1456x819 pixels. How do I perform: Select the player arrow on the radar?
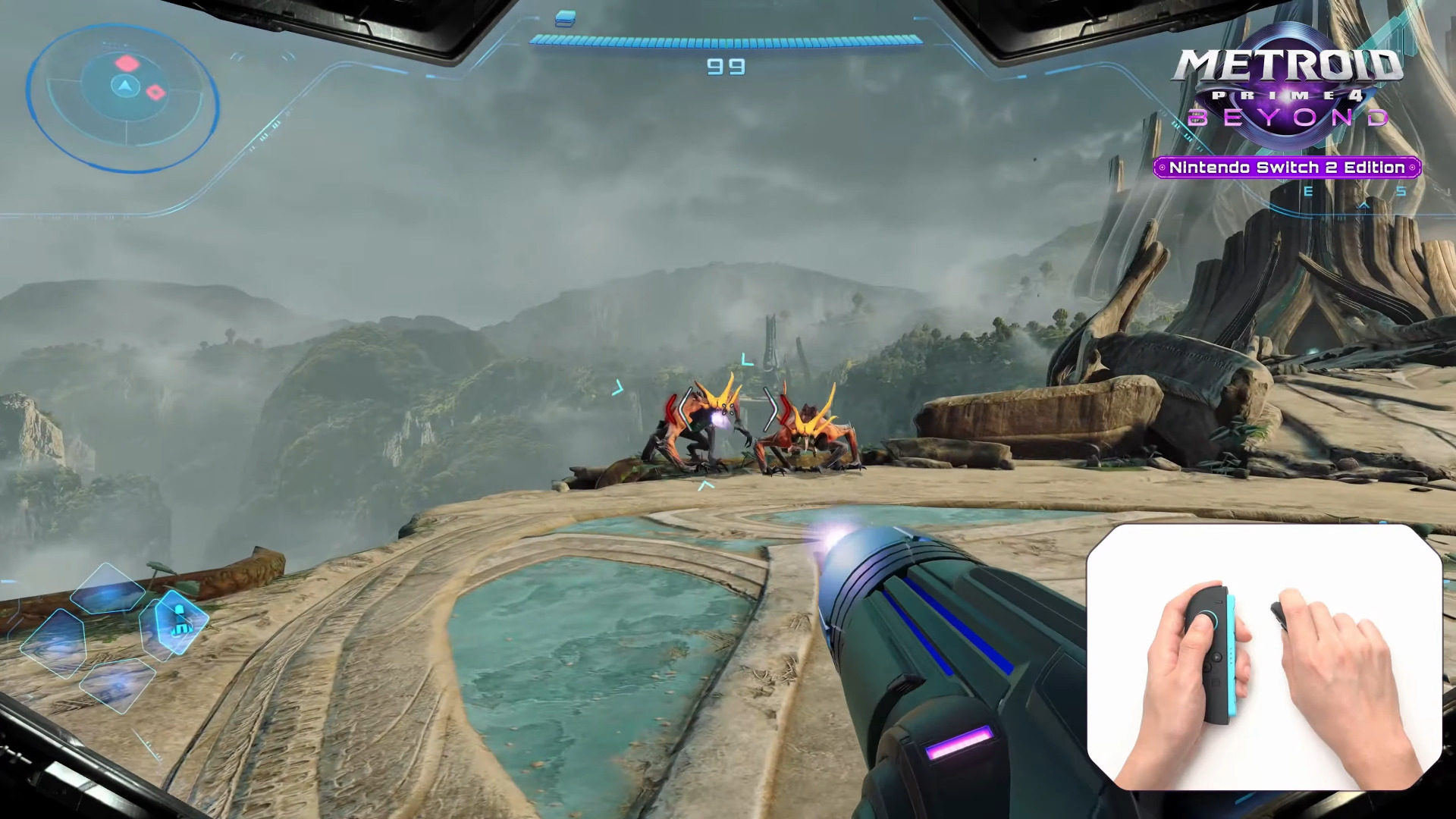click(x=124, y=85)
